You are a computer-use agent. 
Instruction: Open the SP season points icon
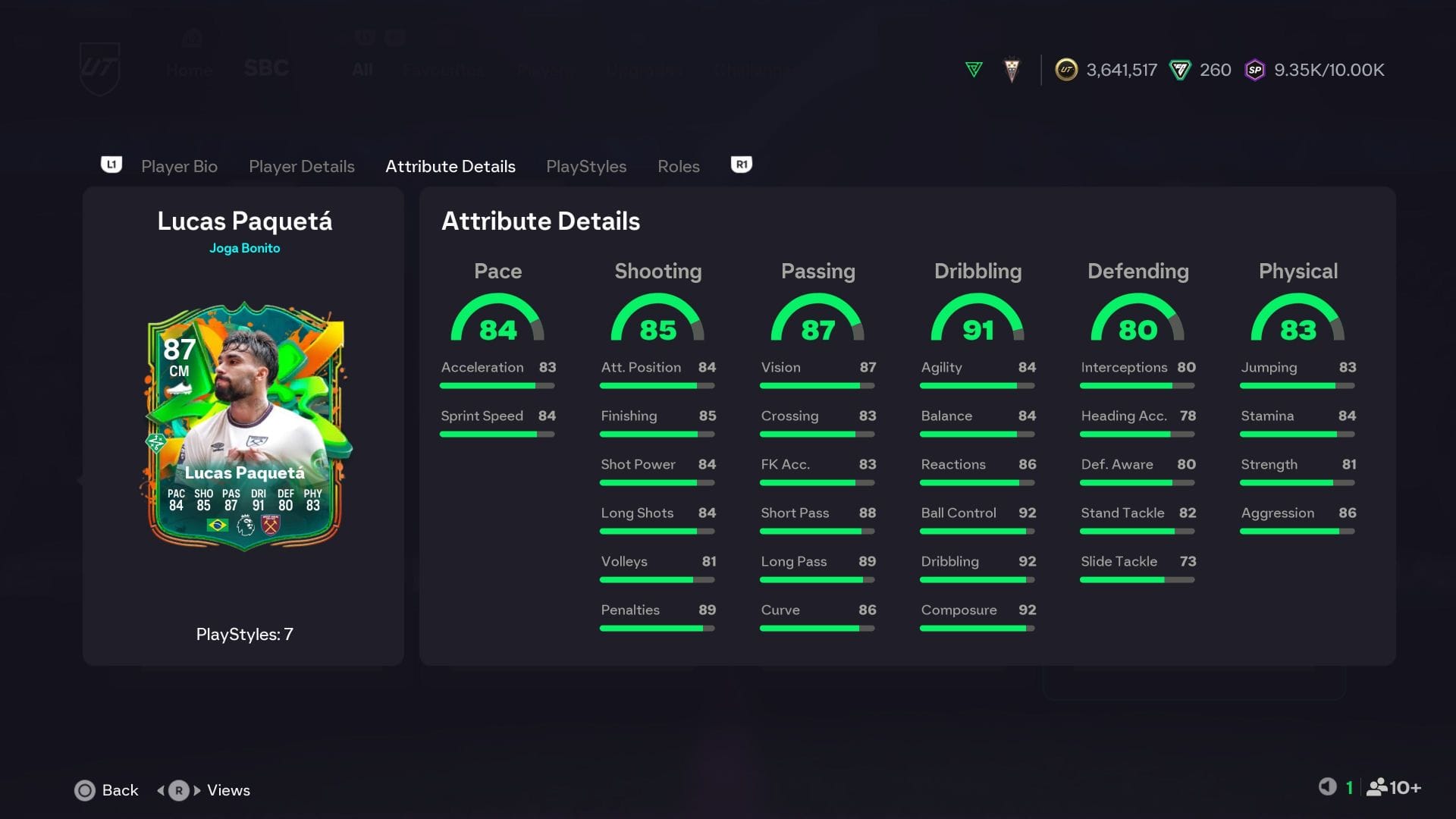(1255, 69)
